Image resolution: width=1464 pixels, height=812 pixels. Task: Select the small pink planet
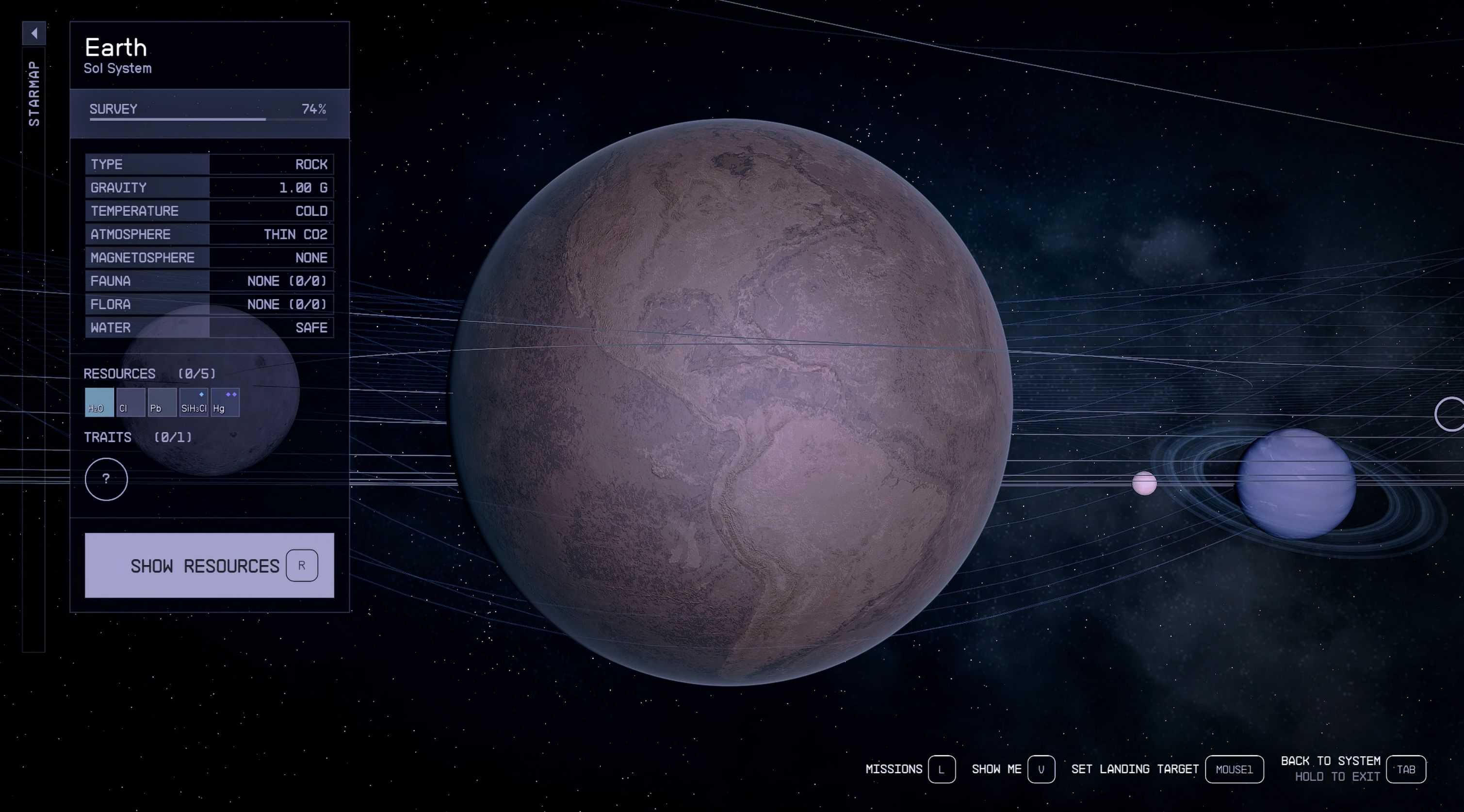point(1144,484)
